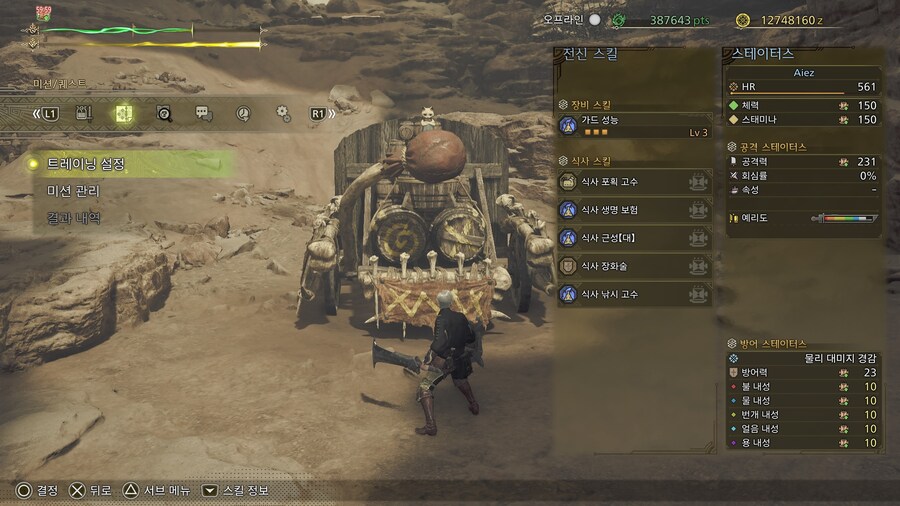900x506 pixels.
Task: Pick the 식사 낚시 고수 skill row
Action: (634, 294)
